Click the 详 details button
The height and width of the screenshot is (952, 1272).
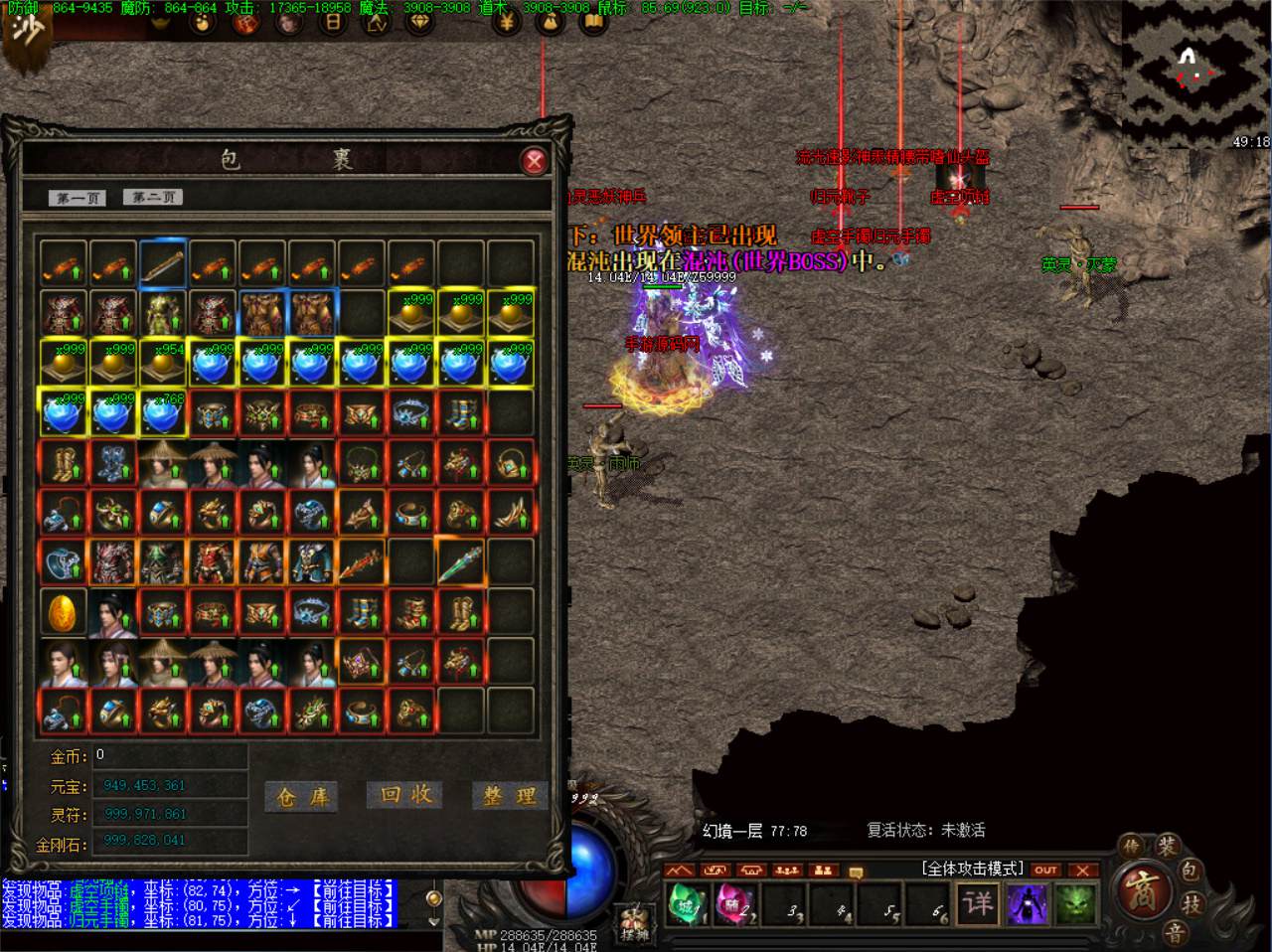978,903
